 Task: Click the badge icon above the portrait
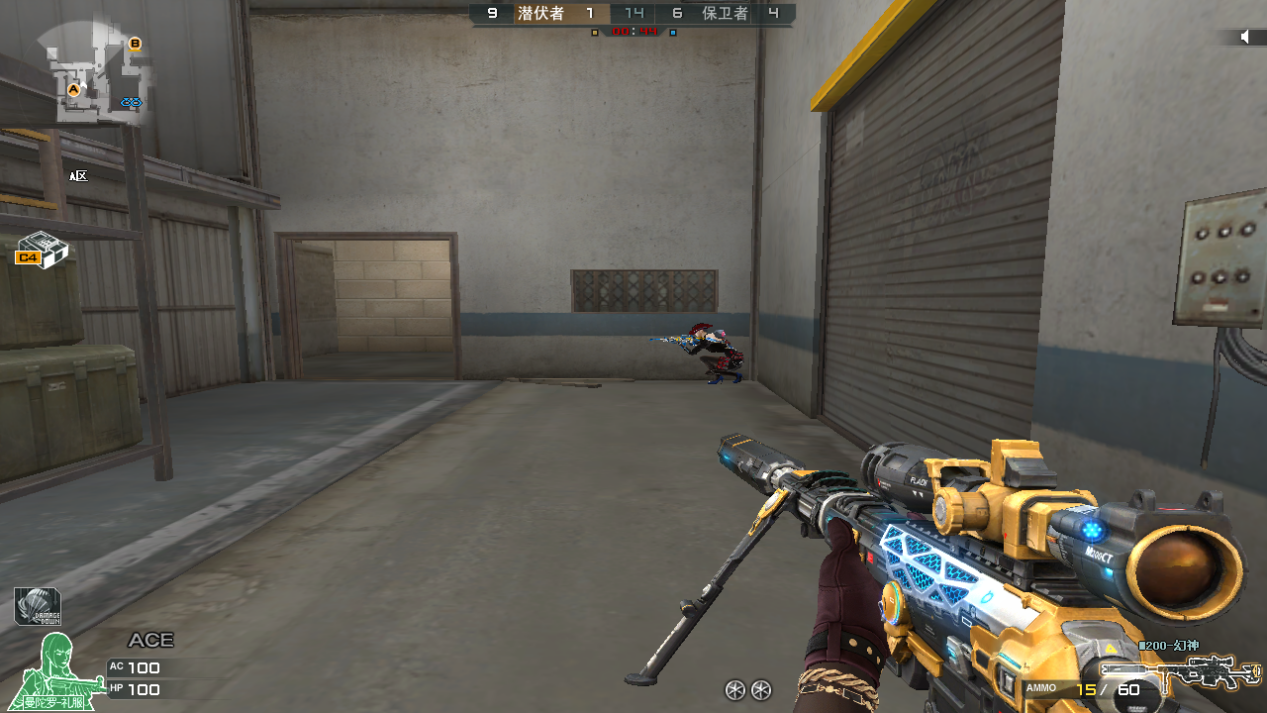tap(37, 606)
